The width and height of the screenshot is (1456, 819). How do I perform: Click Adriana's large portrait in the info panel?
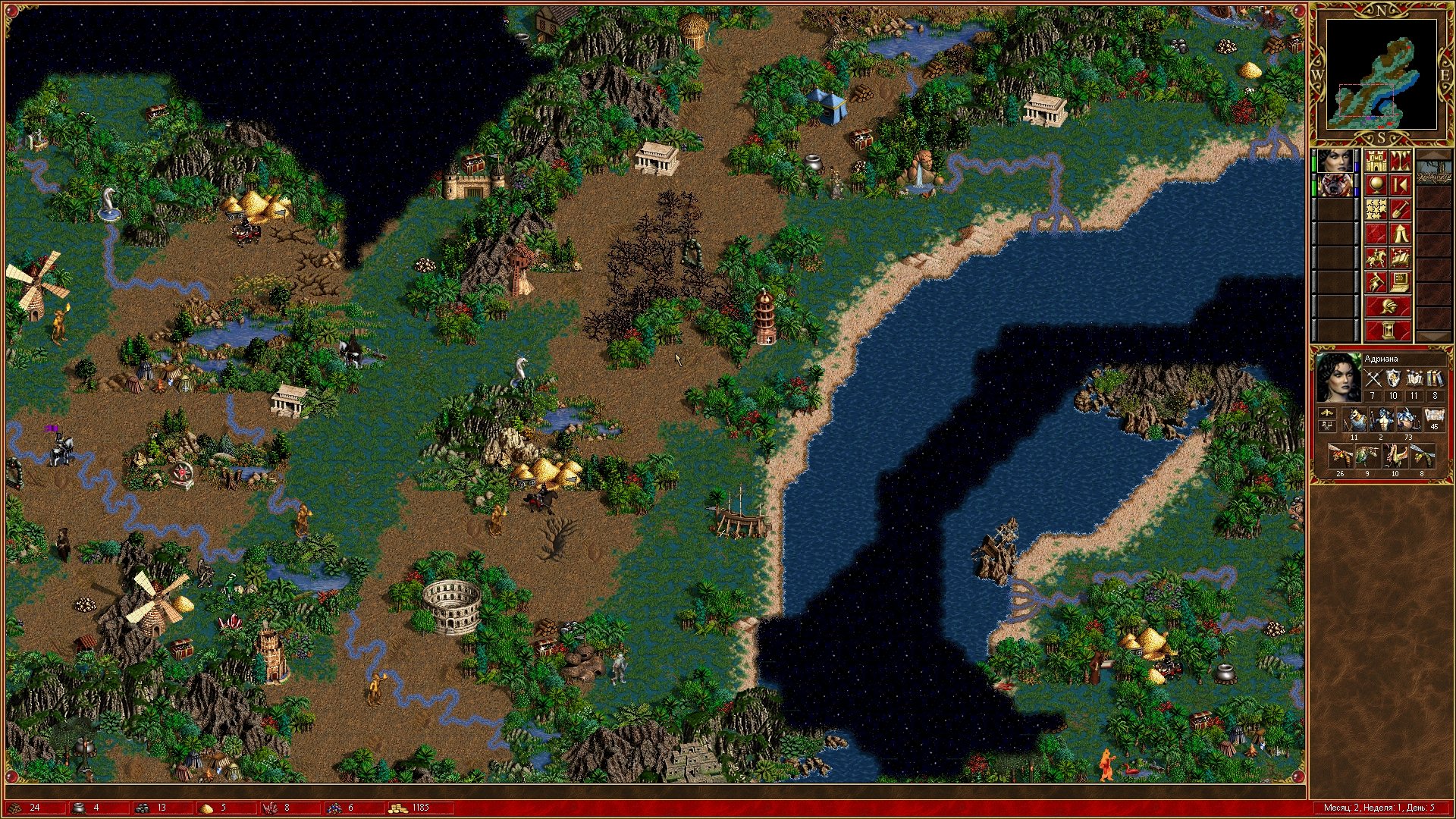pos(1338,378)
